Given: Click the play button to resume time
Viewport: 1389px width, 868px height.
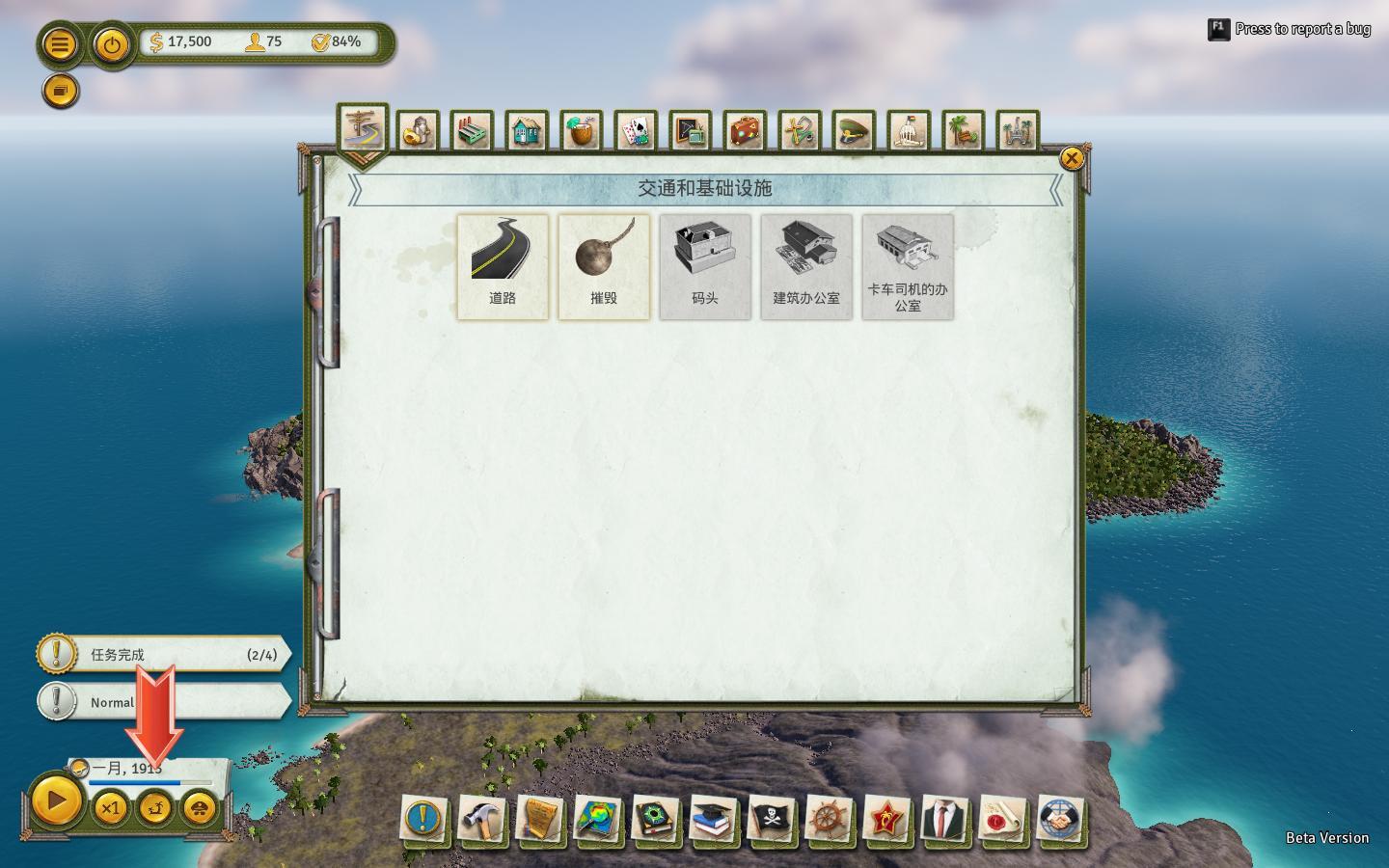Looking at the screenshot, I should point(56,800).
